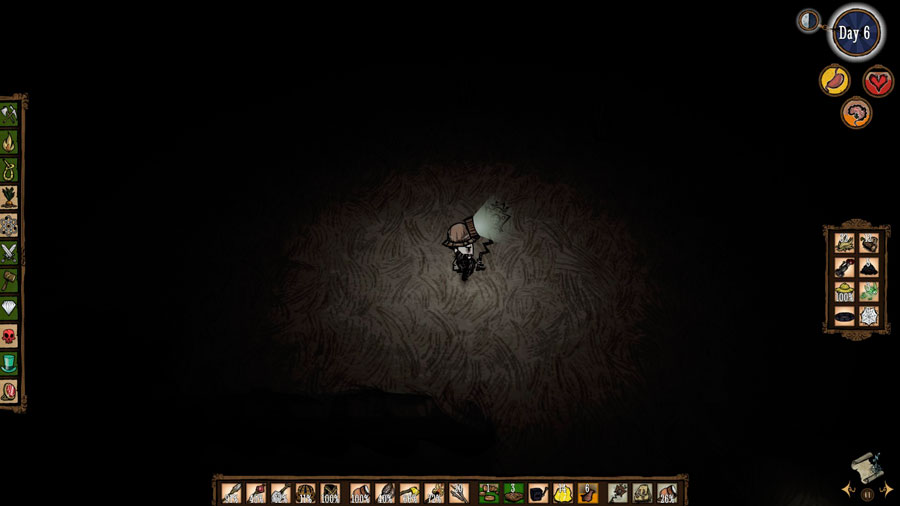Open the Tools crafting tab
The image size is (900, 506).
coord(10,113)
